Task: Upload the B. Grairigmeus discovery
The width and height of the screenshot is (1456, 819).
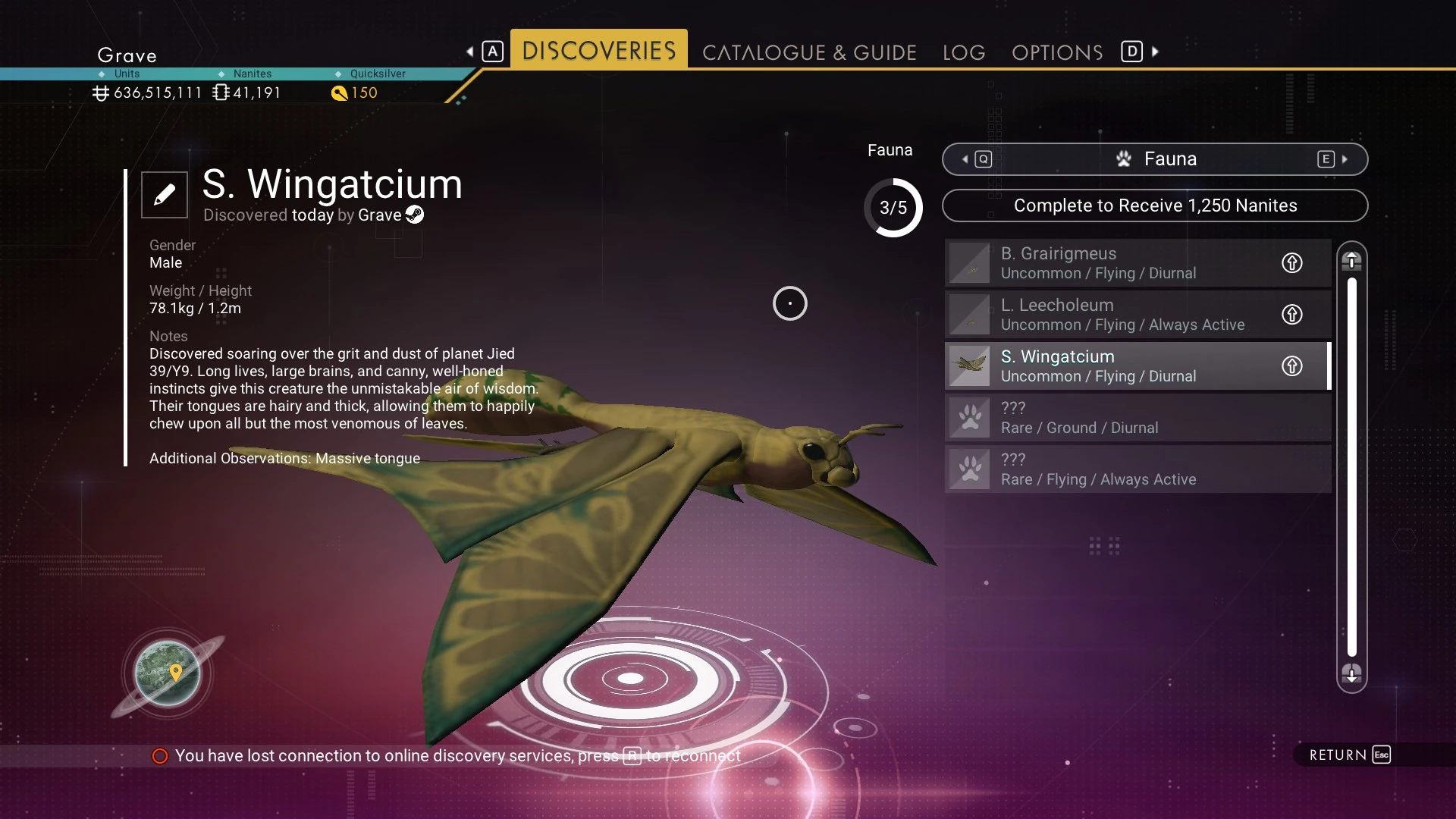Action: [1292, 263]
